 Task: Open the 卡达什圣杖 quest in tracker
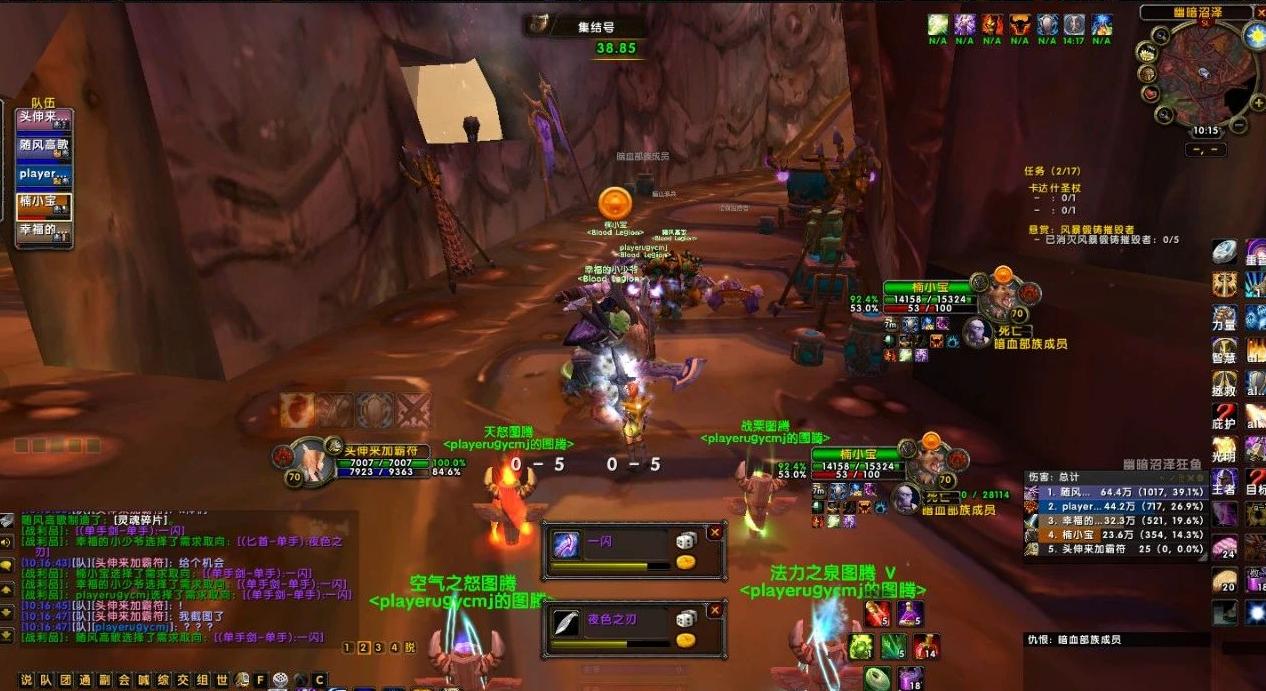tap(1054, 187)
